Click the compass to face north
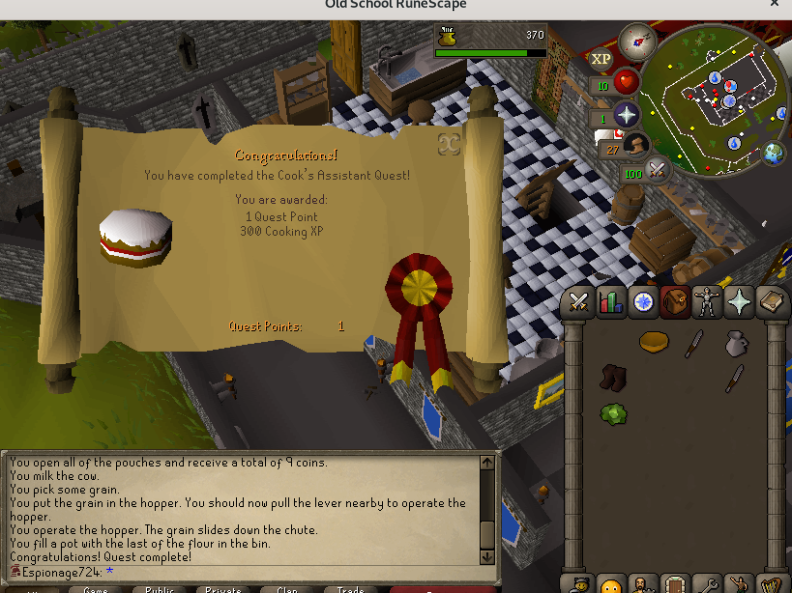792x593 pixels. tap(635, 41)
